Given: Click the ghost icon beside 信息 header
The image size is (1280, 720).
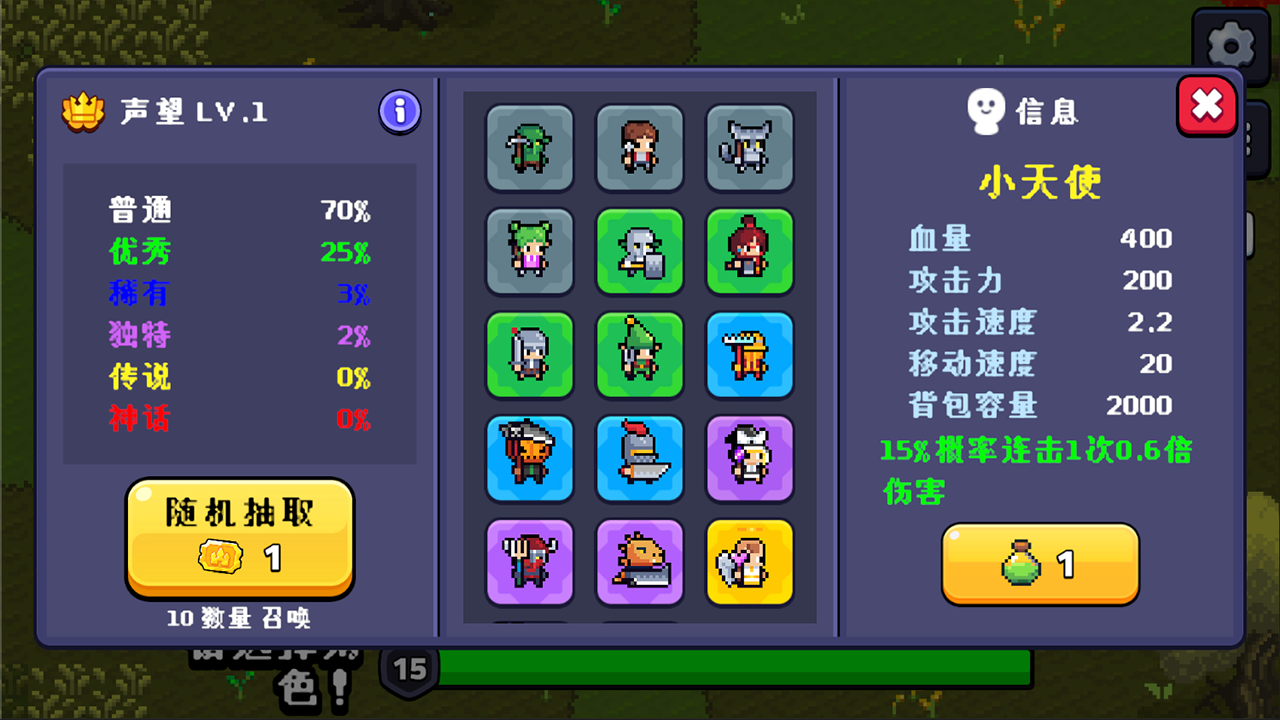Looking at the screenshot, I should pos(985,111).
